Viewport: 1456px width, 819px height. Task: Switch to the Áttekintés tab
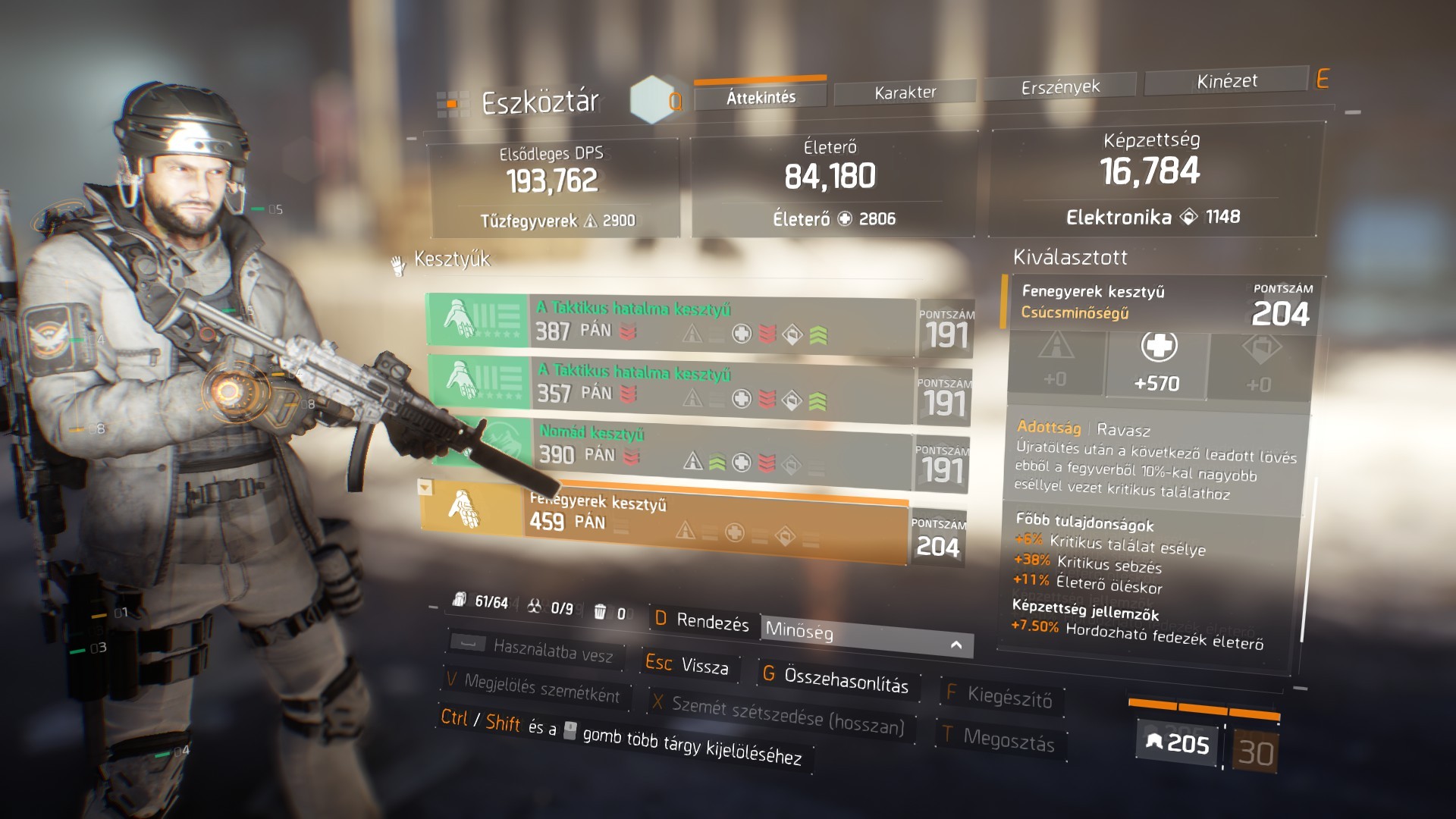(x=761, y=97)
